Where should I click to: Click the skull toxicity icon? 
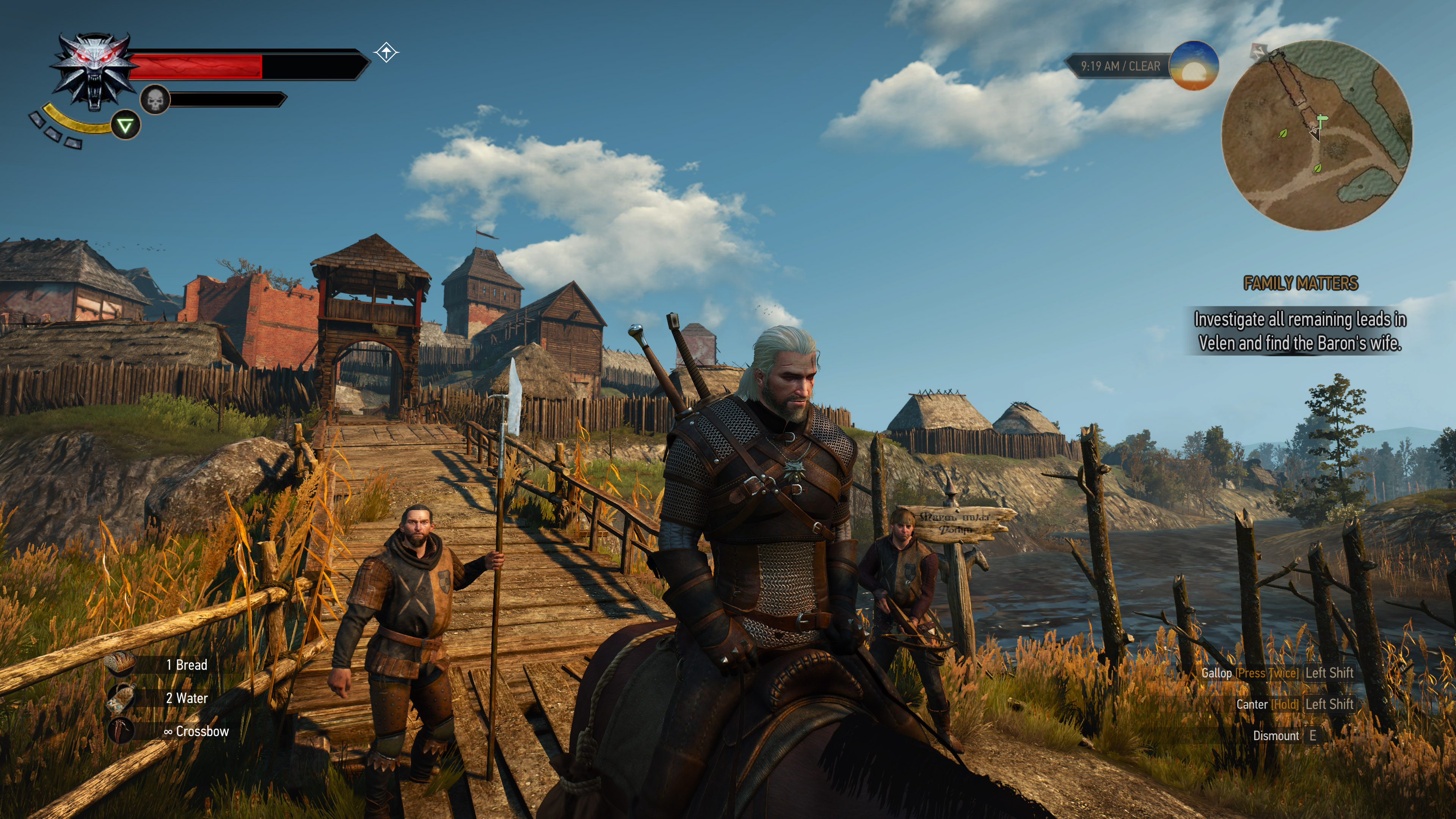(x=155, y=100)
